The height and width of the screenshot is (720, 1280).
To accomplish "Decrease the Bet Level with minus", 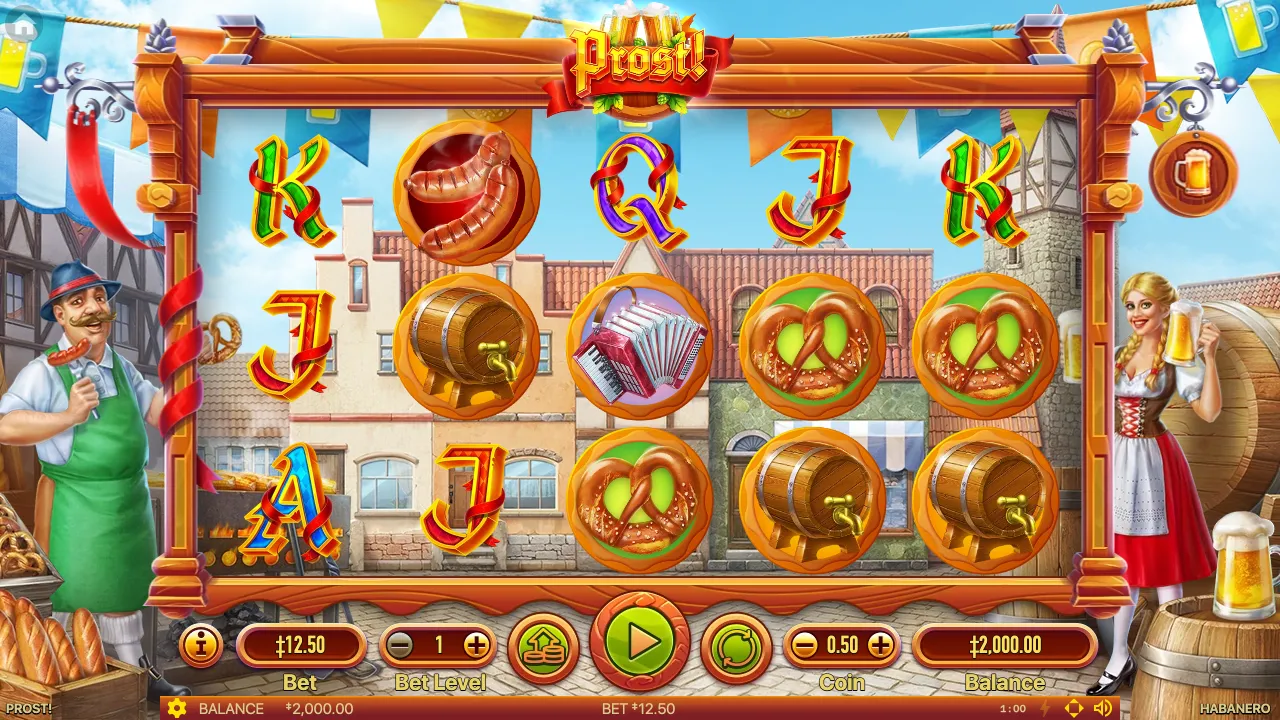I will 401,646.
